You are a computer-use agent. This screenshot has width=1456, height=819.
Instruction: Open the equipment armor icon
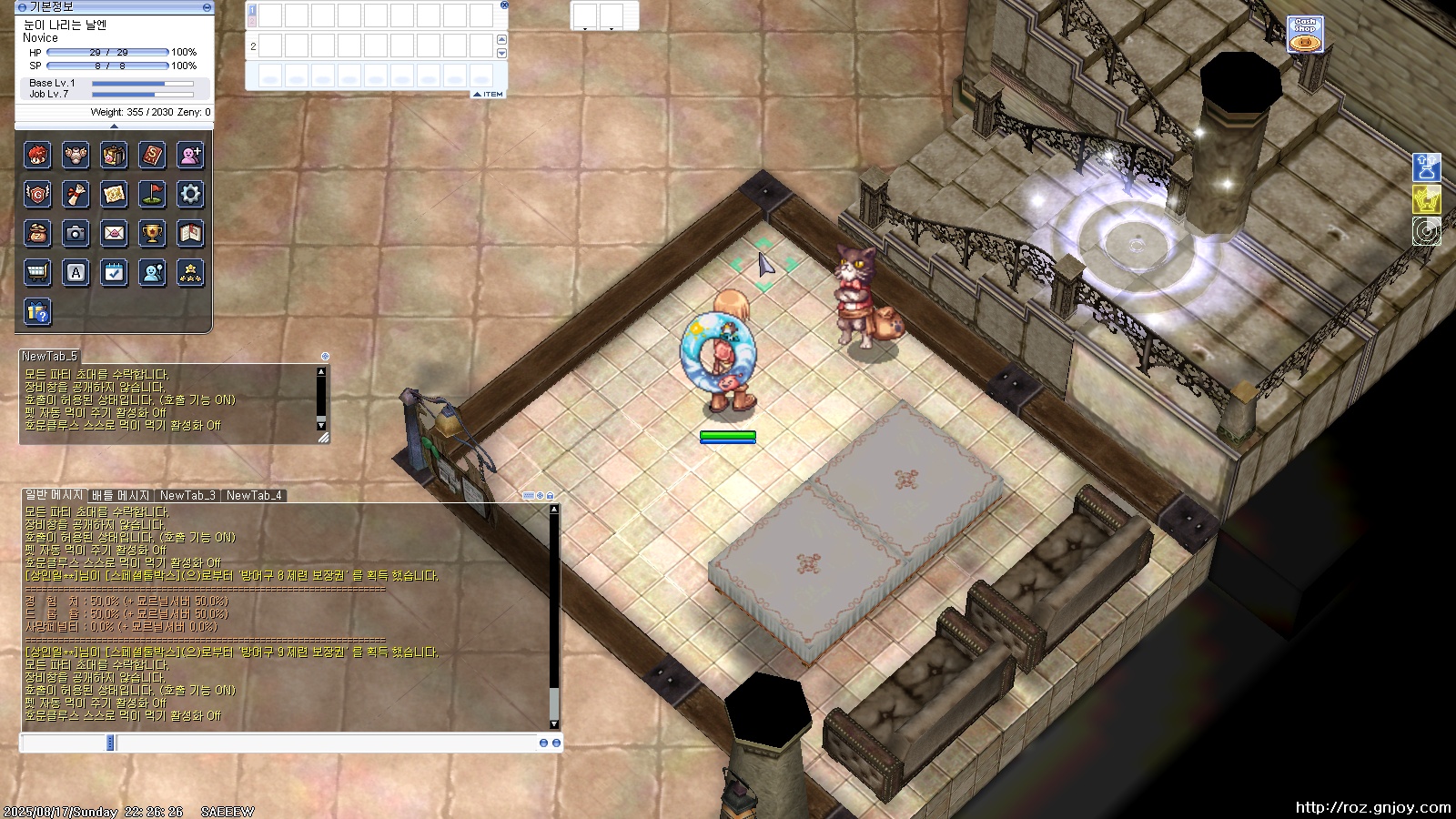76,156
